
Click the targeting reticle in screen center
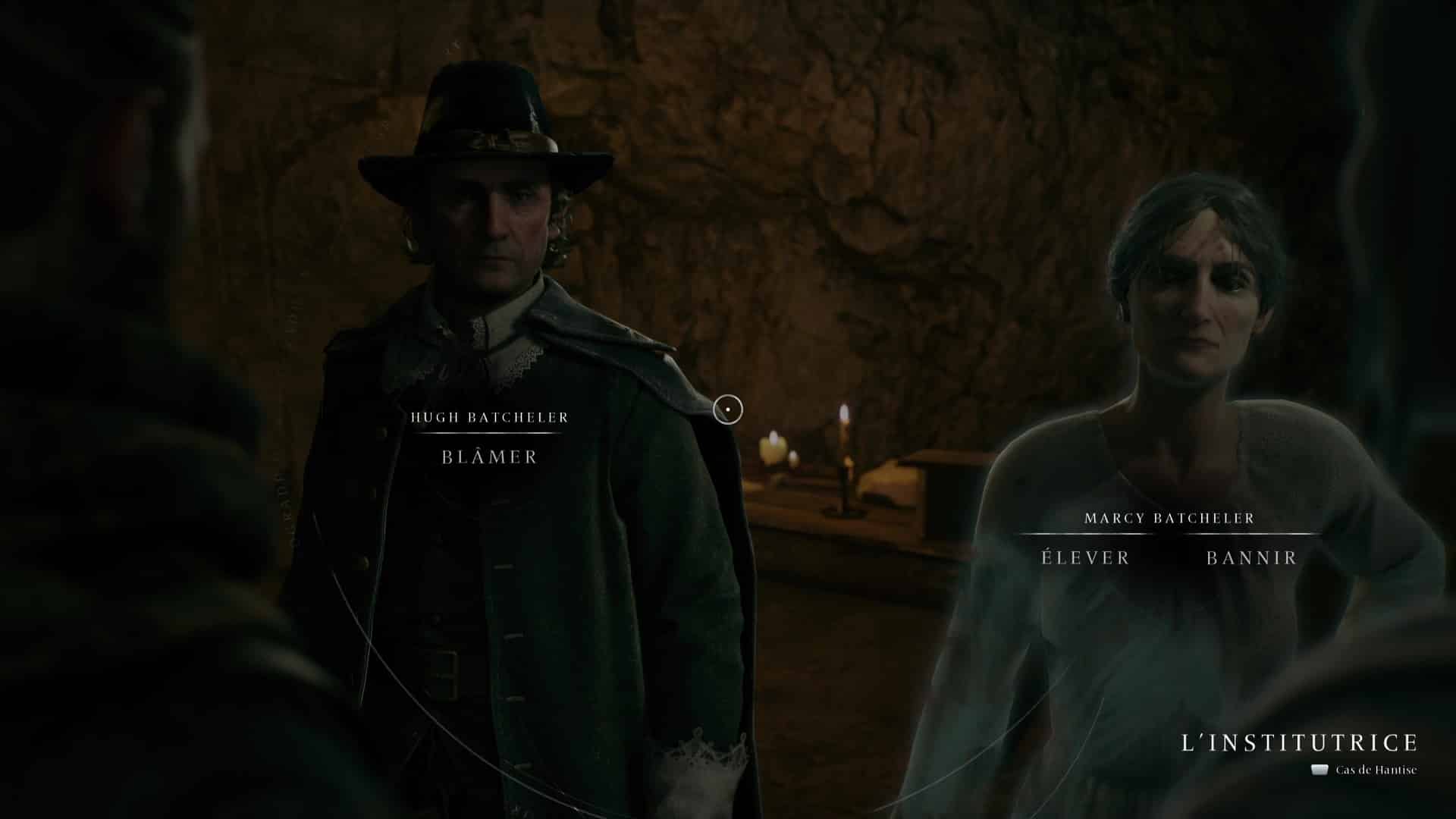[x=727, y=409]
